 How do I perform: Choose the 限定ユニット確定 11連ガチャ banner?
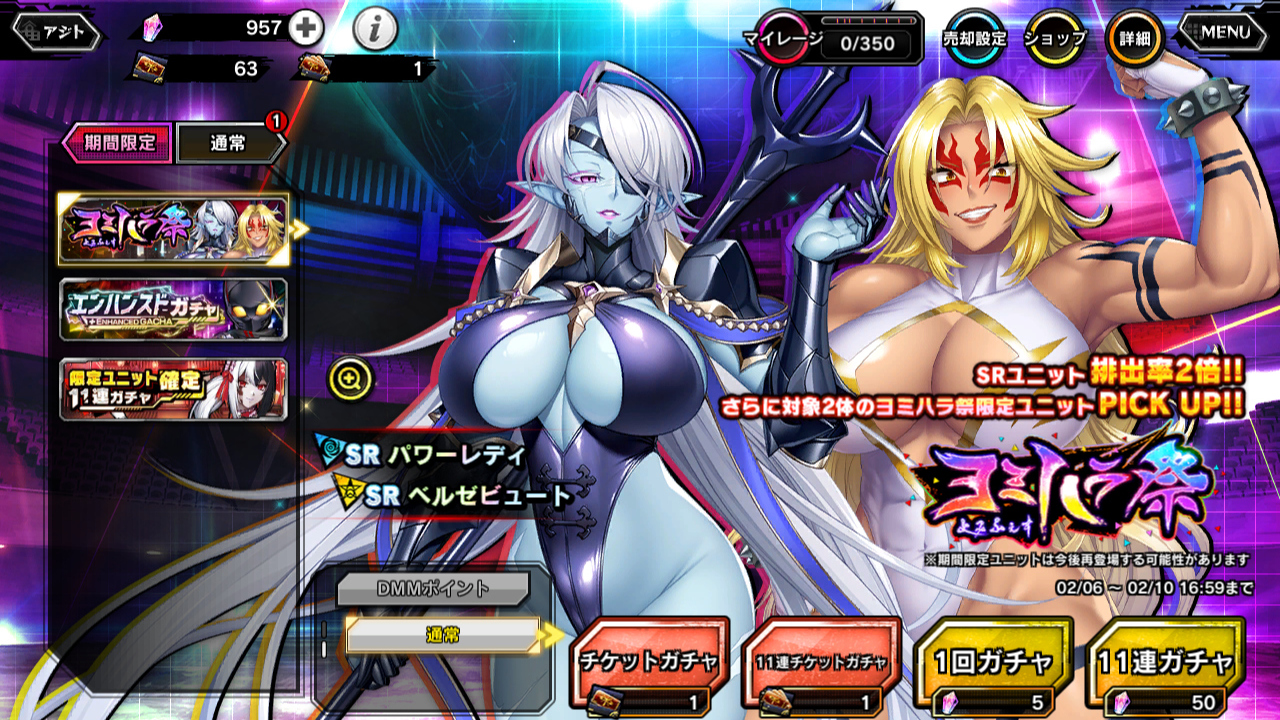coord(173,389)
